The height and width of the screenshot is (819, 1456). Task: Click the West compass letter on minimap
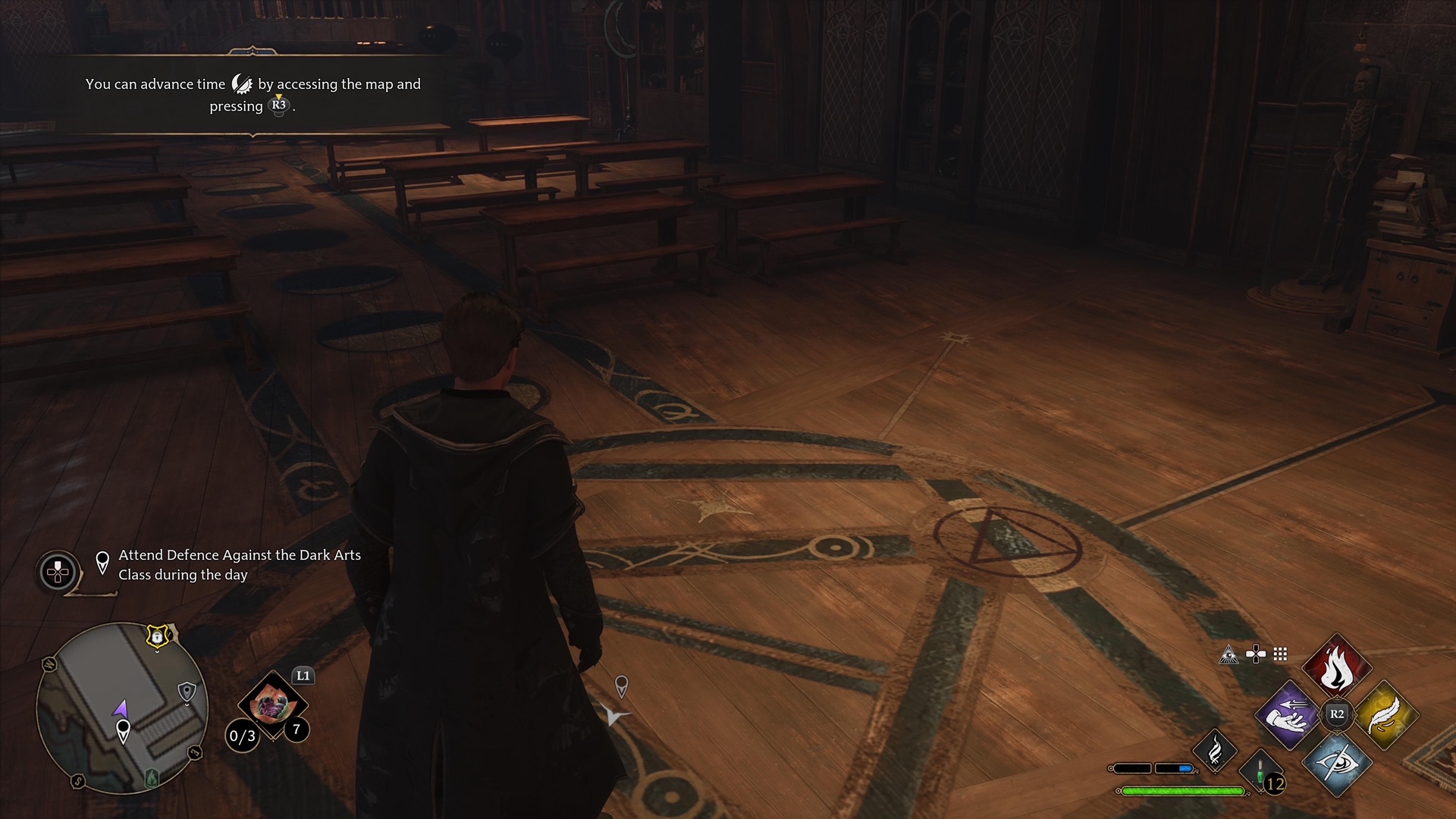pos(49,664)
